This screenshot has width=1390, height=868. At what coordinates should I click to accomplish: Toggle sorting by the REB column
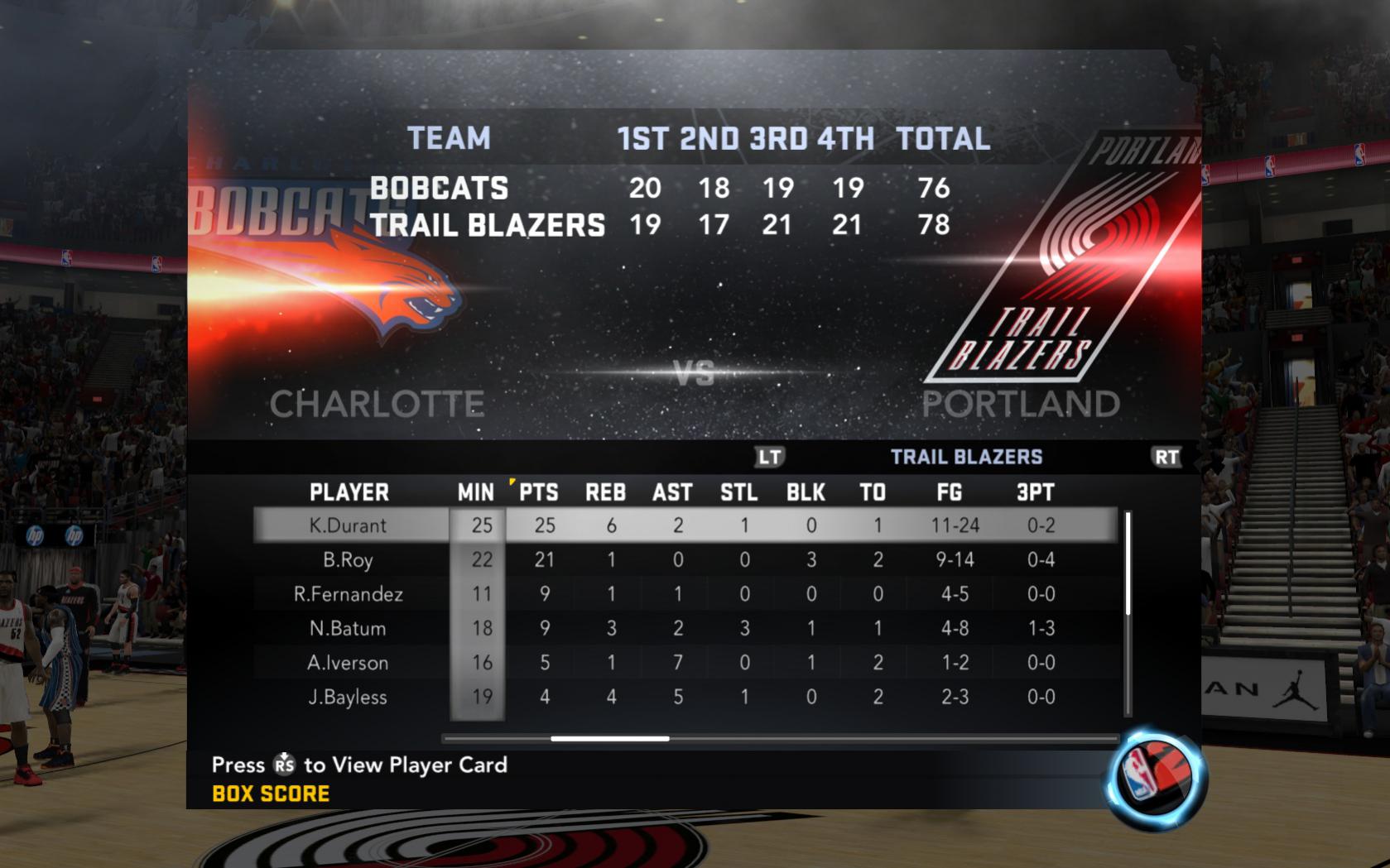(x=607, y=492)
